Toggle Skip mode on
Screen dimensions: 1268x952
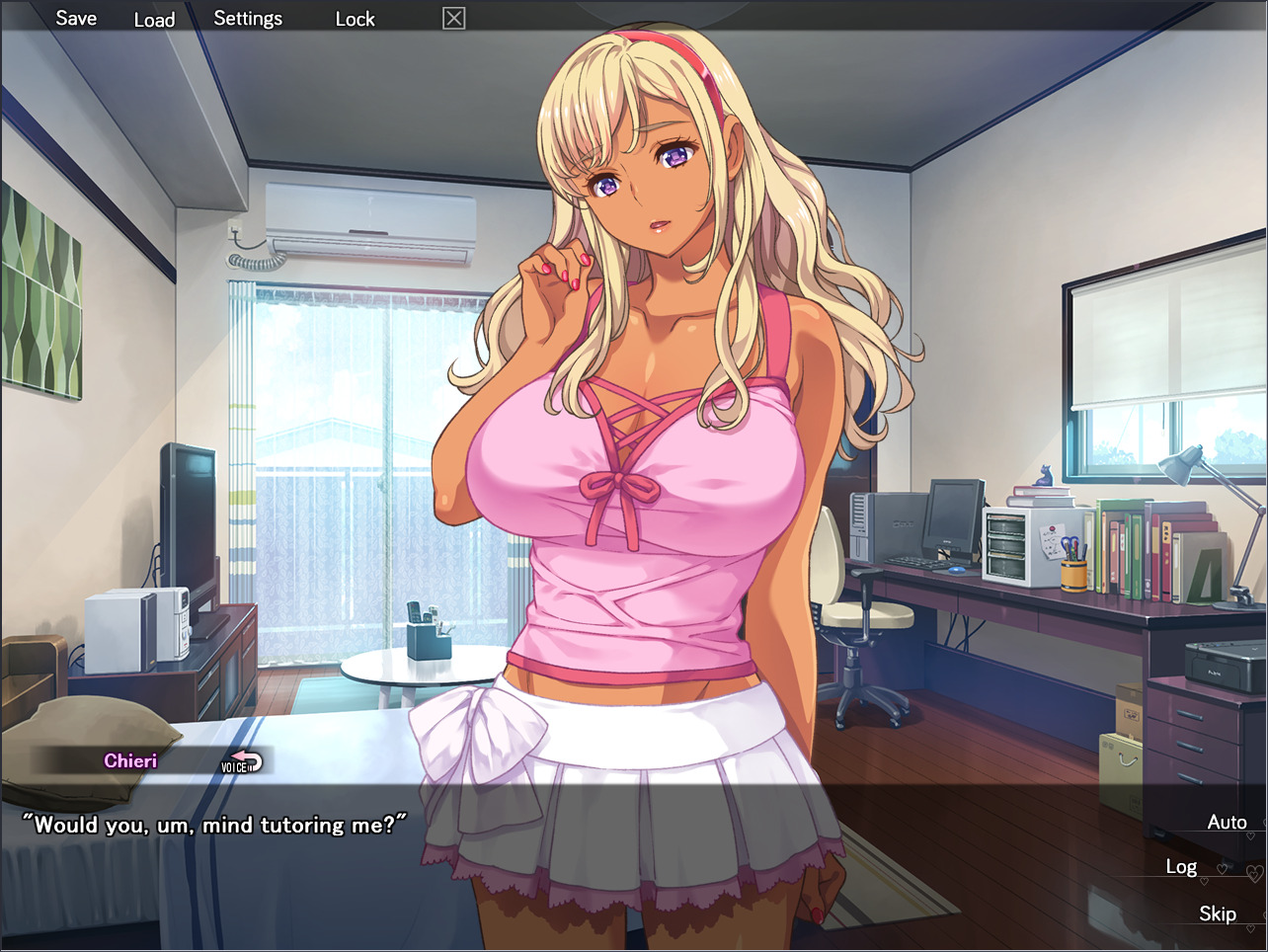click(x=1218, y=913)
